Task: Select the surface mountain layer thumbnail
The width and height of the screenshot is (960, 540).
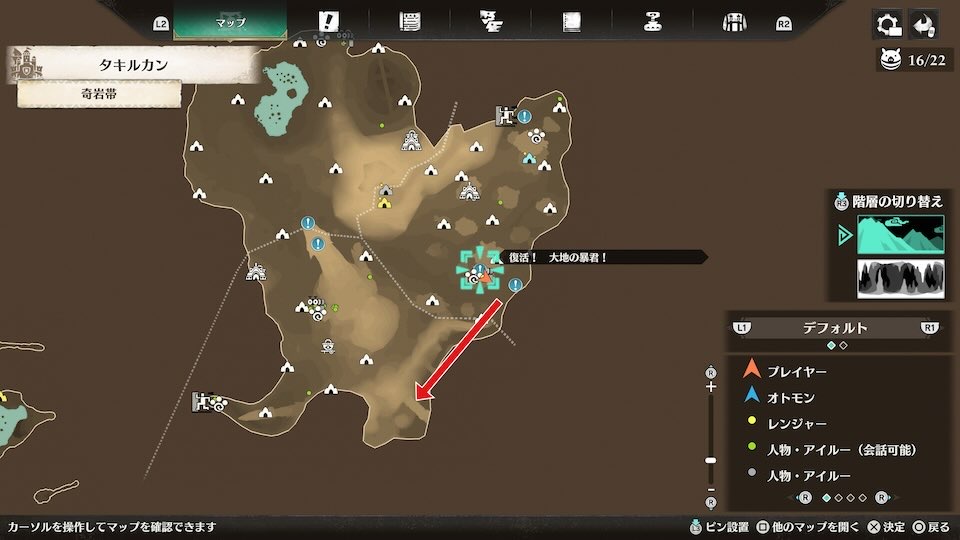Action: (900, 235)
